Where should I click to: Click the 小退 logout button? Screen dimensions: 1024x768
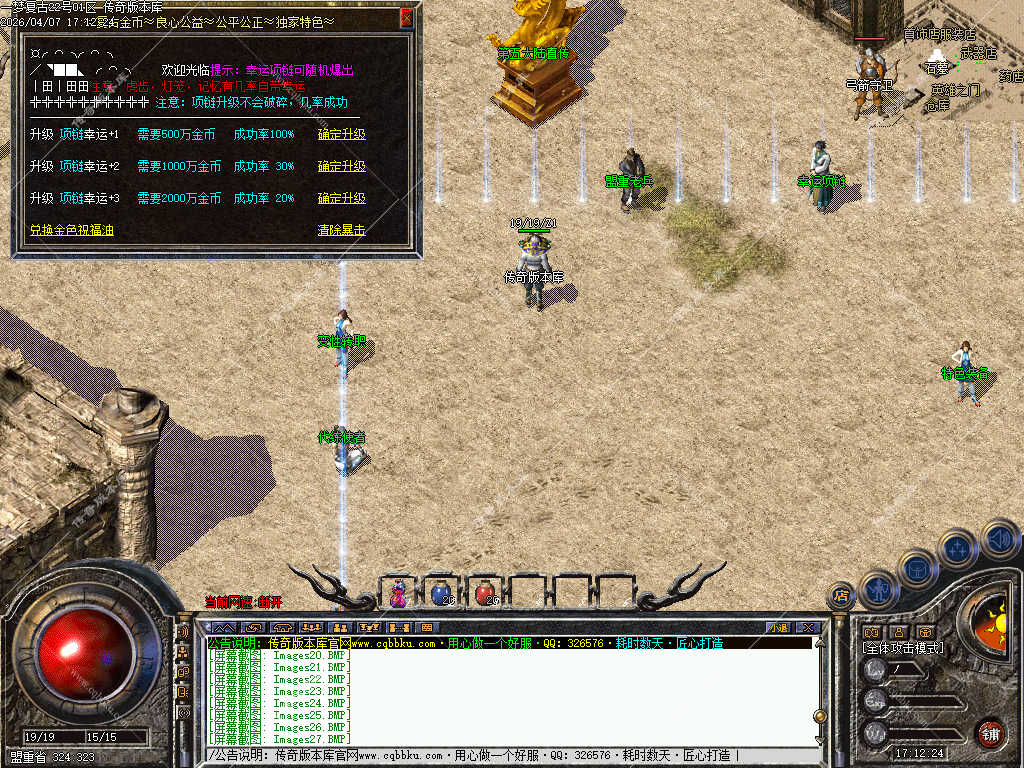click(x=778, y=627)
